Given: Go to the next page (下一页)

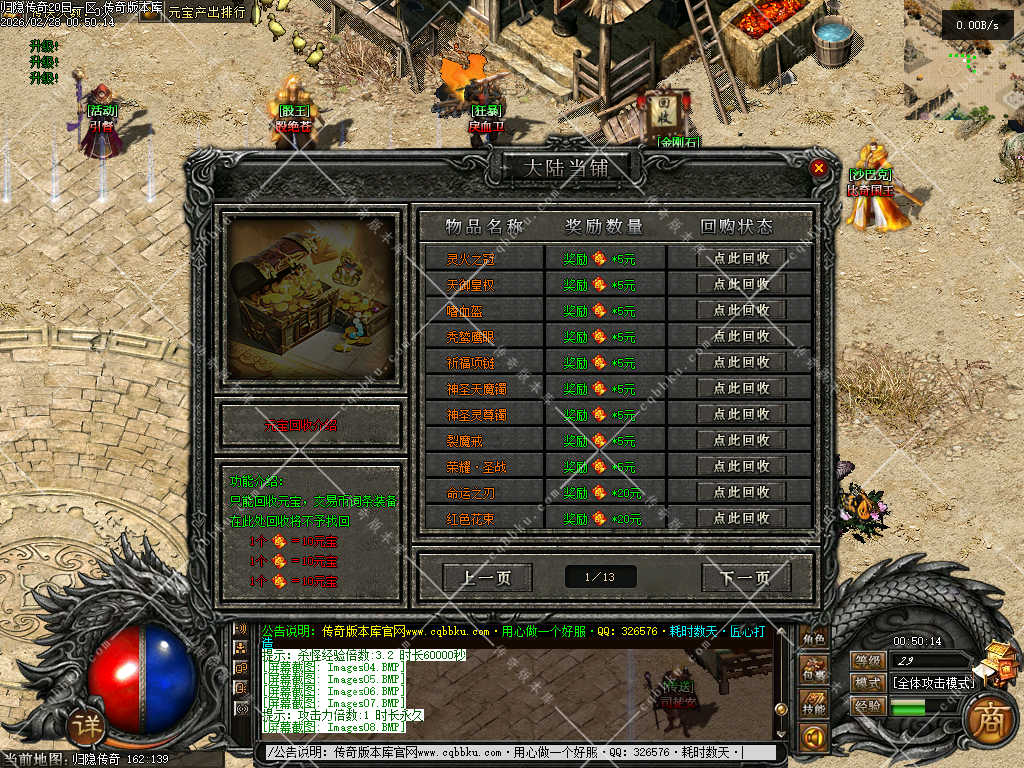Looking at the screenshot, I should pyautogui.click(x=745, y=577).
